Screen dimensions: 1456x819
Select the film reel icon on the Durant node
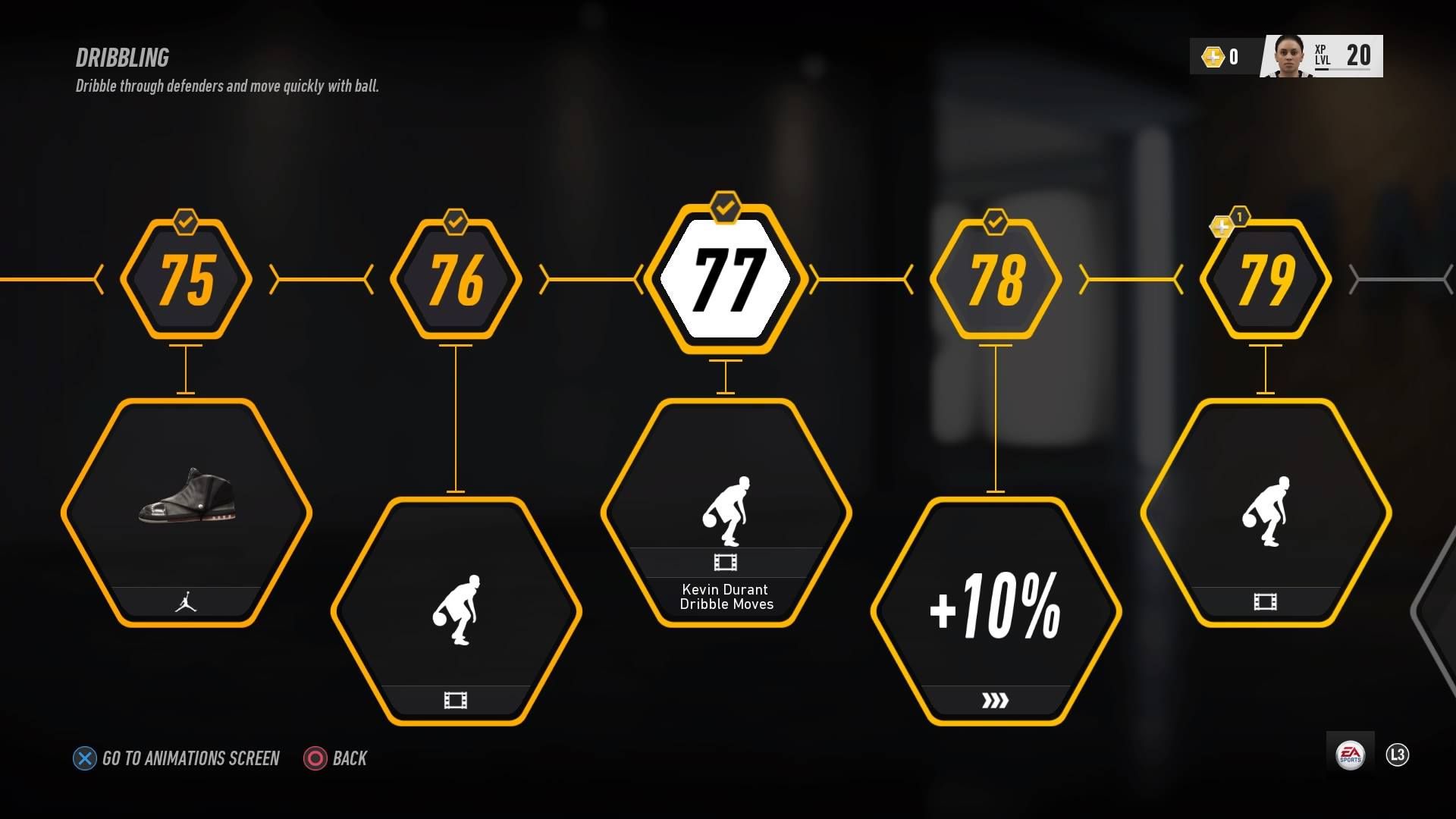click(x=726, y=563)
